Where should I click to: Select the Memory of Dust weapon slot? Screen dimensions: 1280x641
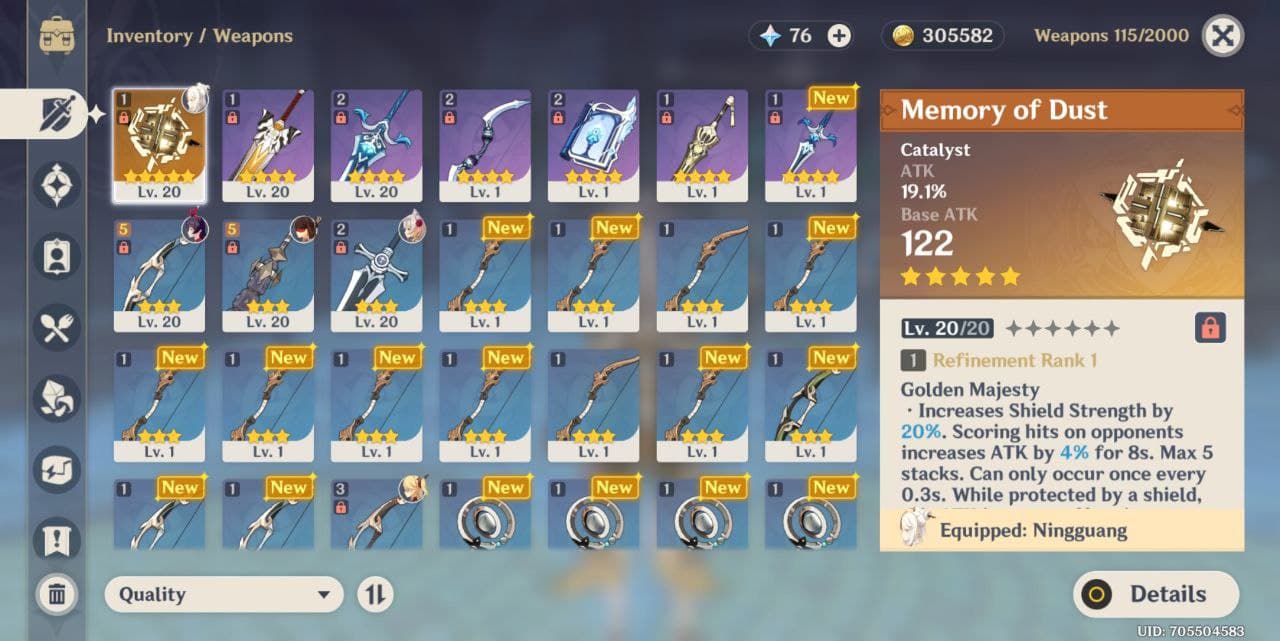[159, 145]
